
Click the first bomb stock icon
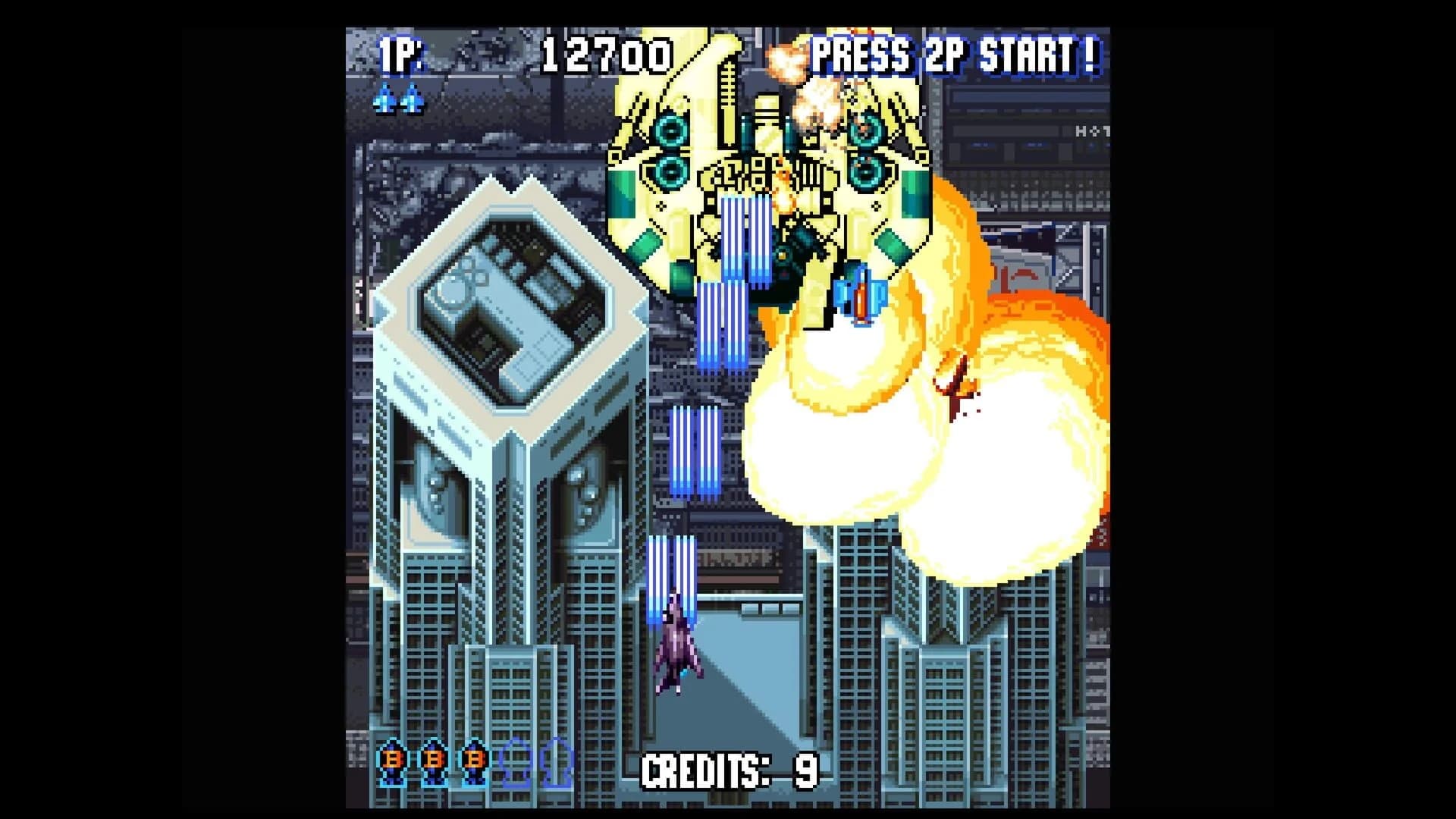(391, 762)
